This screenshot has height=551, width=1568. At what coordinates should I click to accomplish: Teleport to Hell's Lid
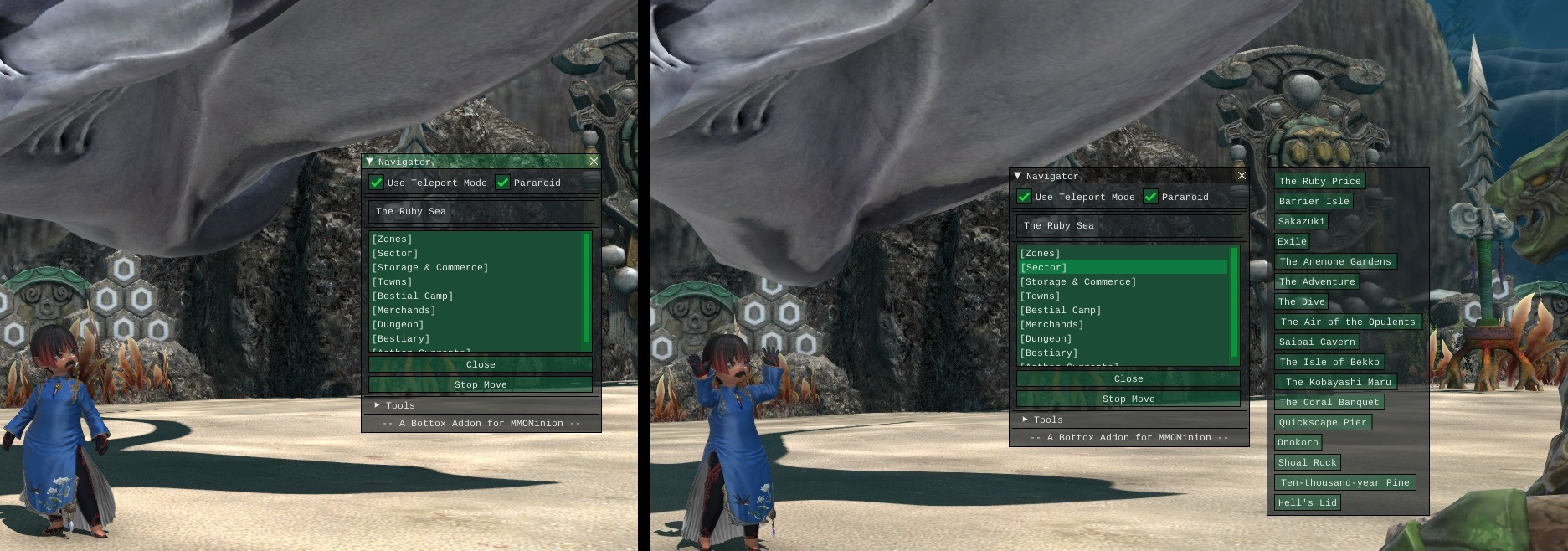1307,502
